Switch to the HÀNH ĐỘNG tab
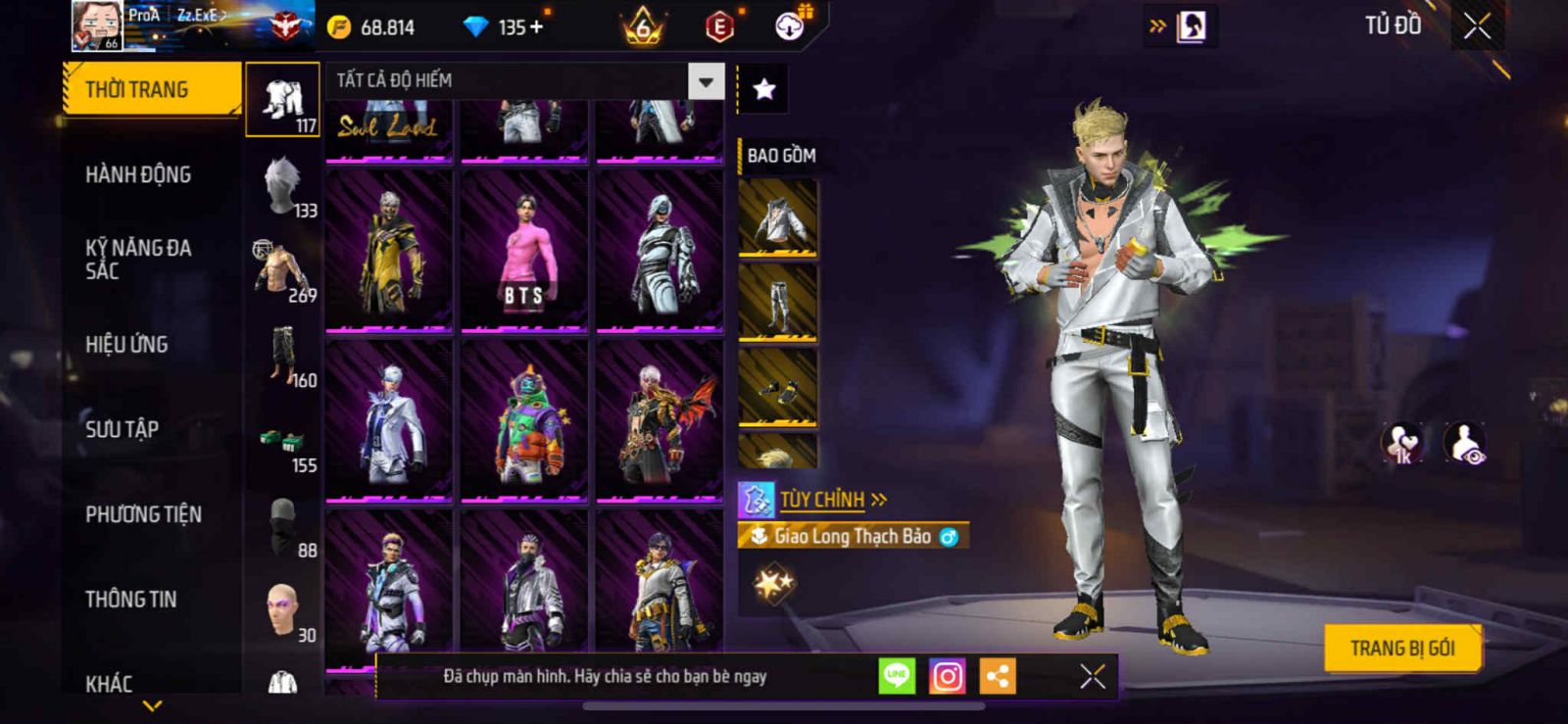The width and height of the screenshot is (1568, 724). click(138, 175)
